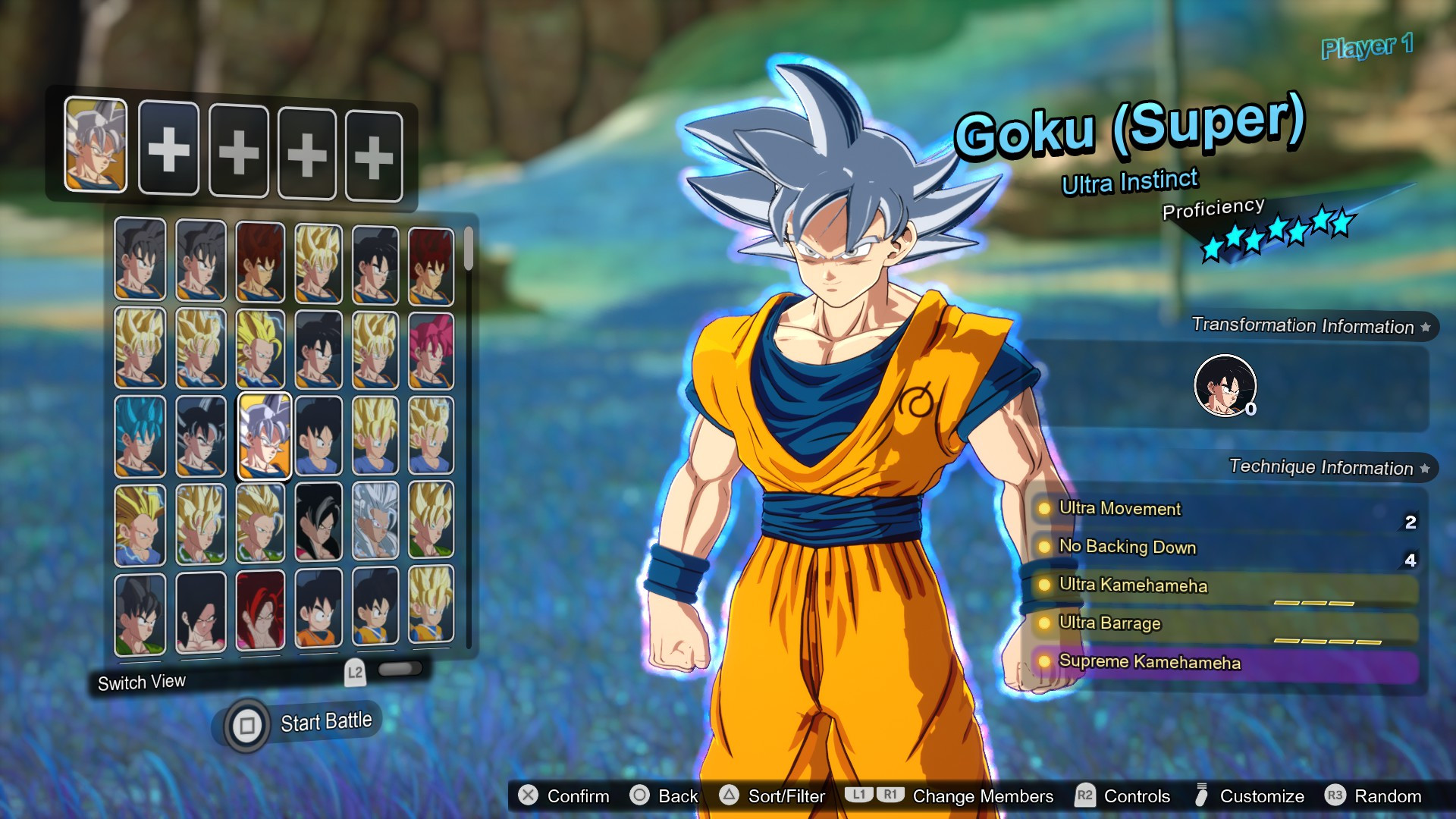This screenshot has height=819, width=1456.
Task: Click the Confirm cross button icon
Action: 527,796
